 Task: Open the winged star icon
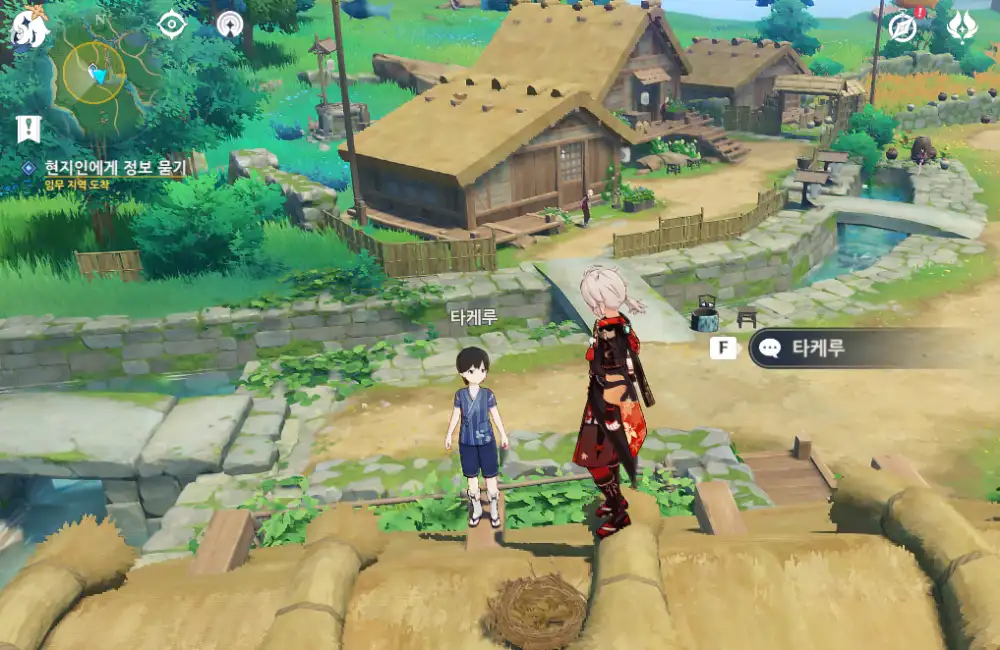pos(962,24)
